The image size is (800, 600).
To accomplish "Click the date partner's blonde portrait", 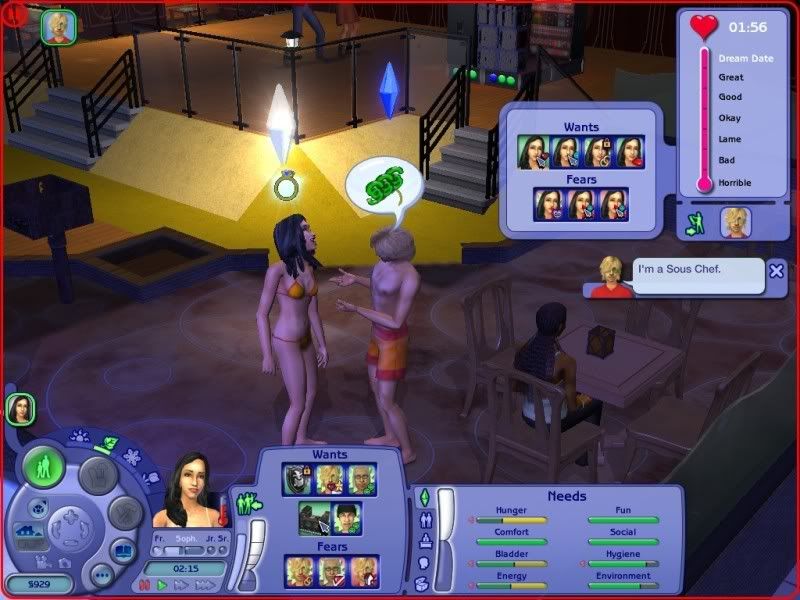I will [735, 223].
